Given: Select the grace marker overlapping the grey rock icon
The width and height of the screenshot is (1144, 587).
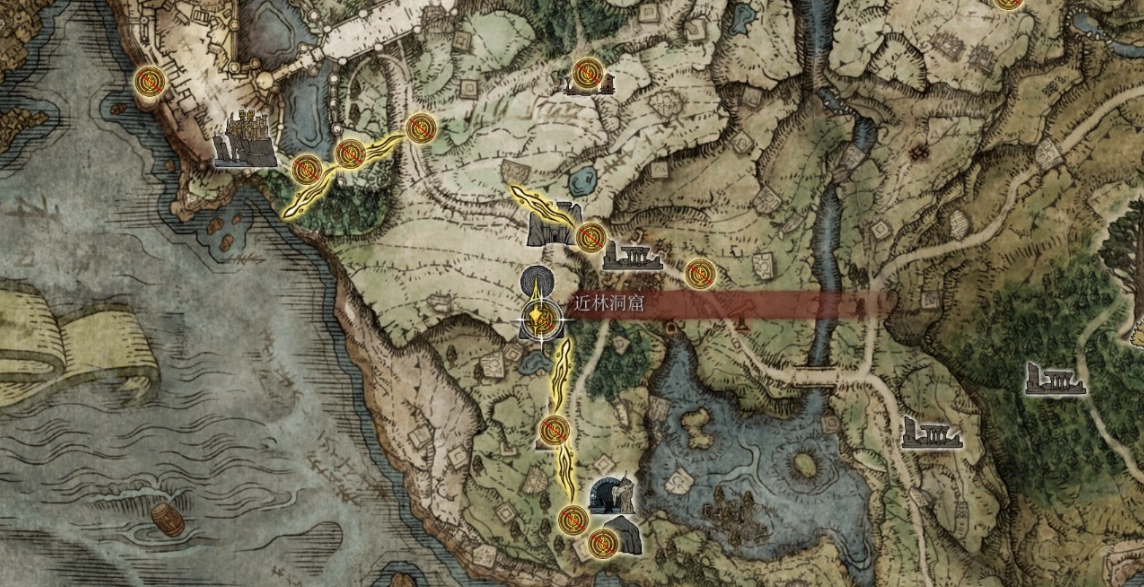Looking at the screenshot, I should (602, 543).
